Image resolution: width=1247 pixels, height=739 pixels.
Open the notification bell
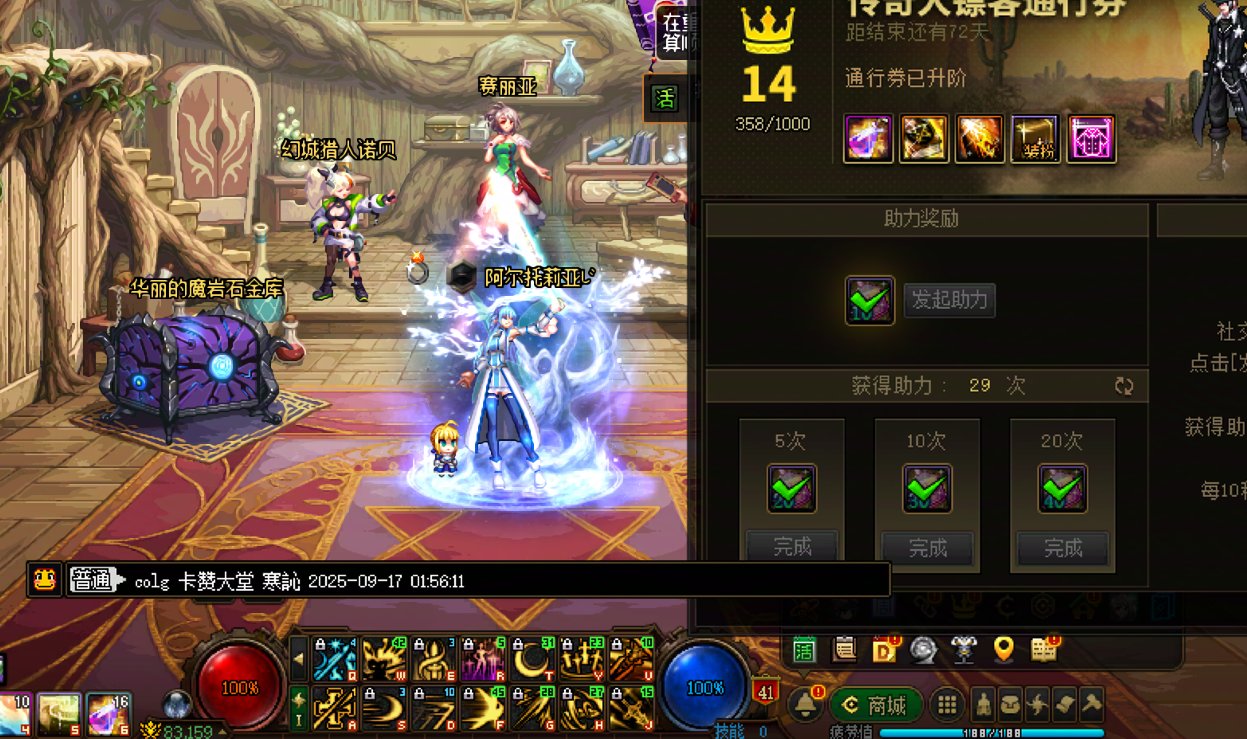click(x=805, y=704)
